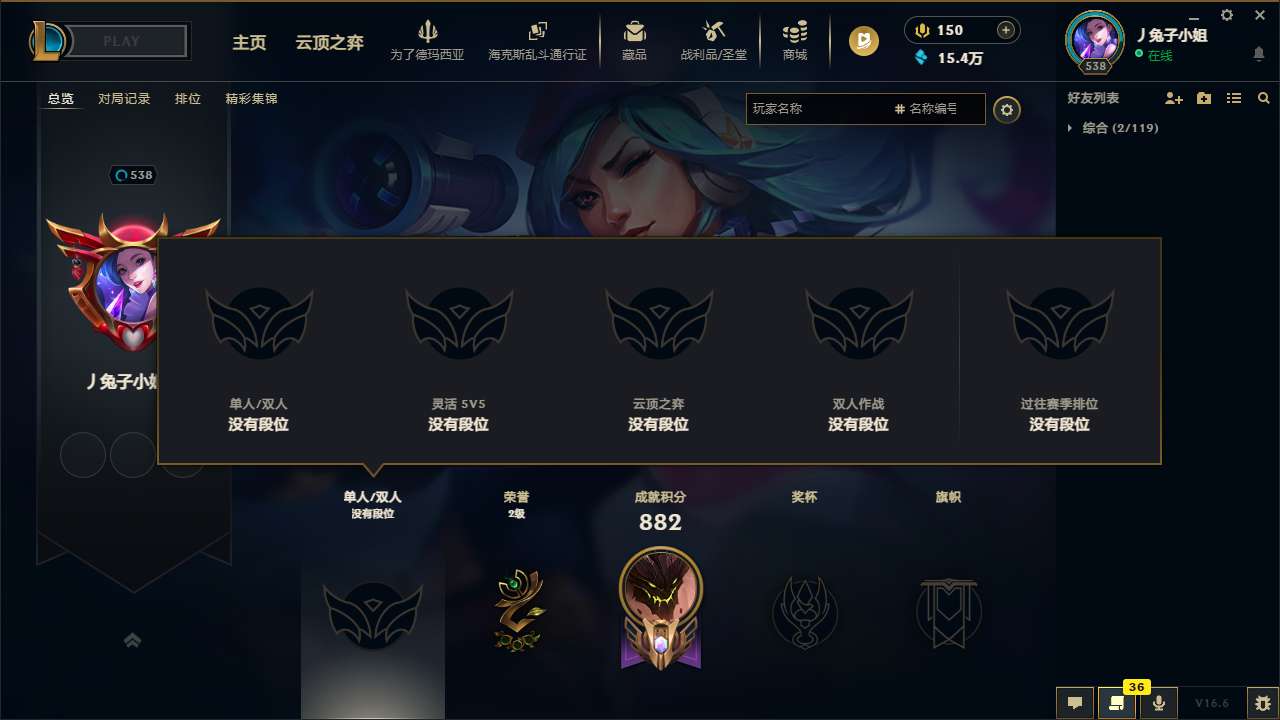
Task: Open the 商城 (Store) page
Action: 795,41
